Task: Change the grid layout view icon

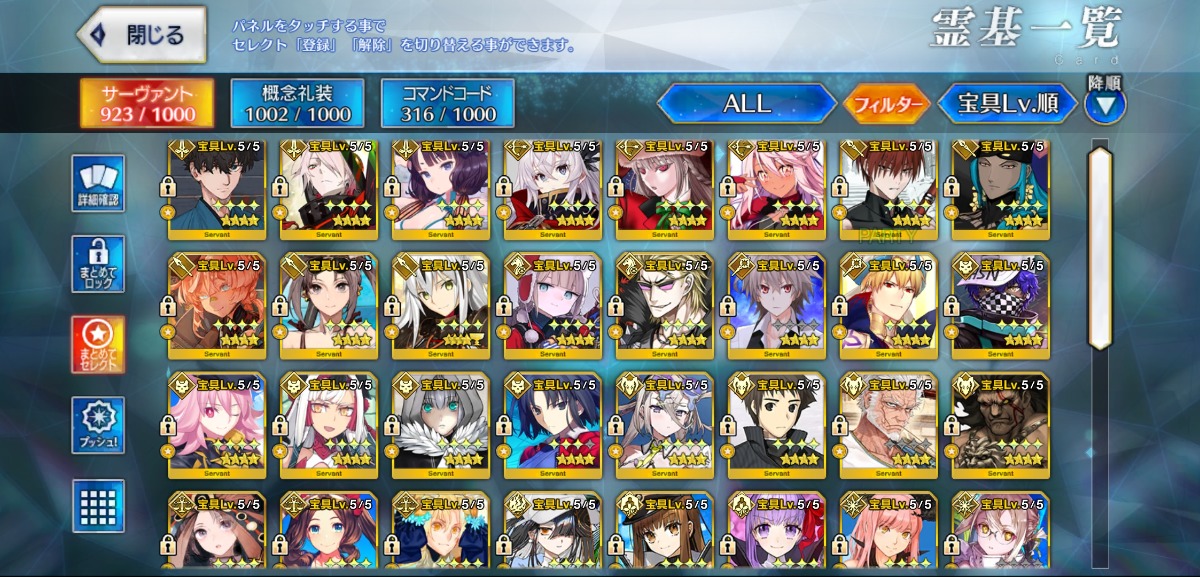Action: (x=98, y=506)
